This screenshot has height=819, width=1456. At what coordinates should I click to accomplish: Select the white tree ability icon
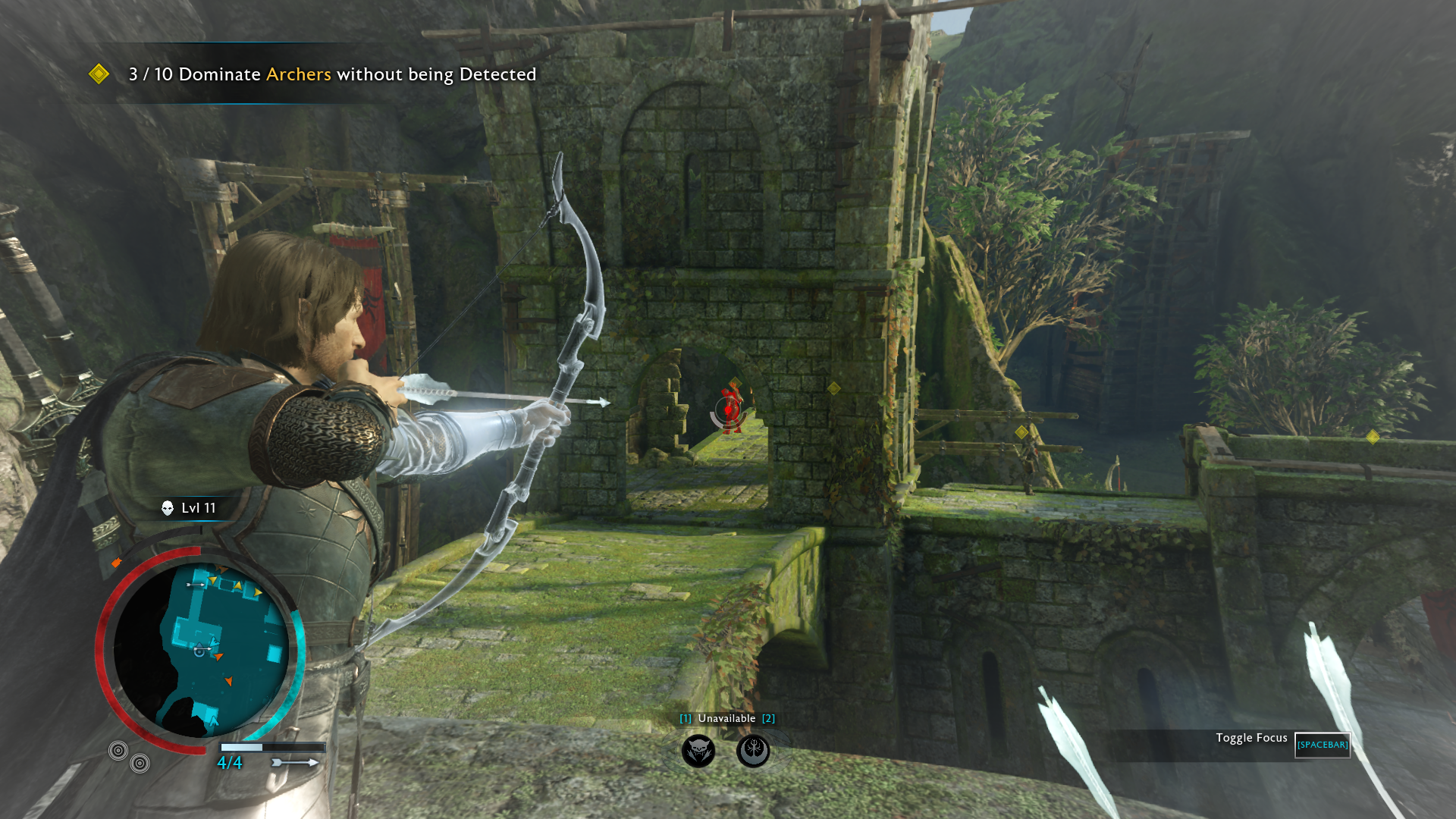click(x=753, y=751)
